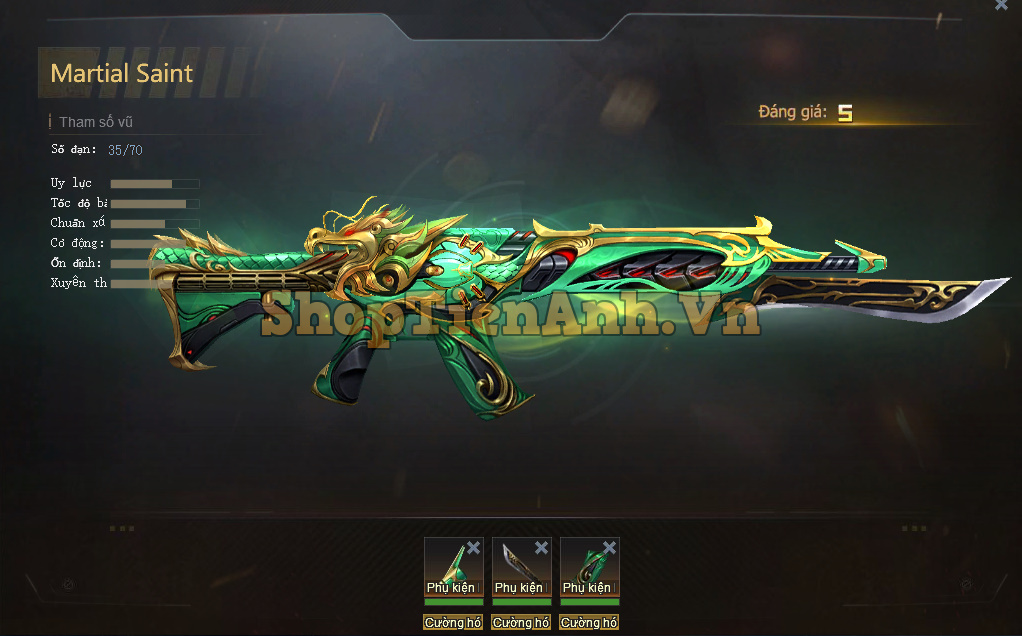Remove the bayonet blade accessory

(541, 548)
